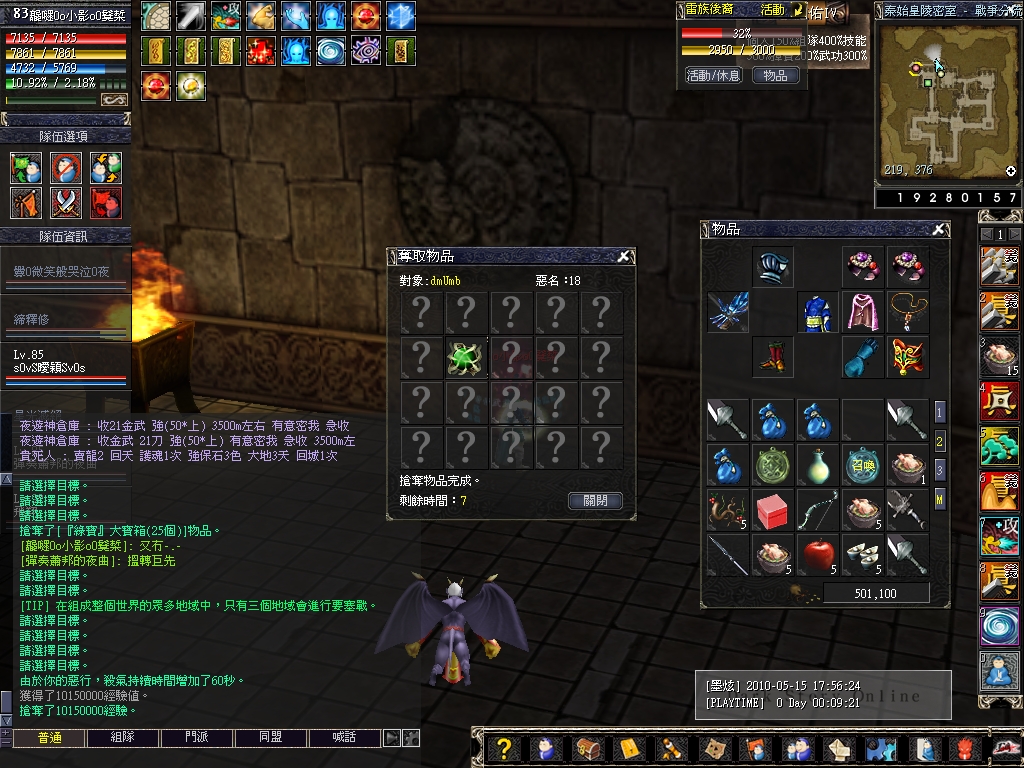Select the equipped pink cape slot
The image size is (1024, 768).
click(x=862, y=312)
